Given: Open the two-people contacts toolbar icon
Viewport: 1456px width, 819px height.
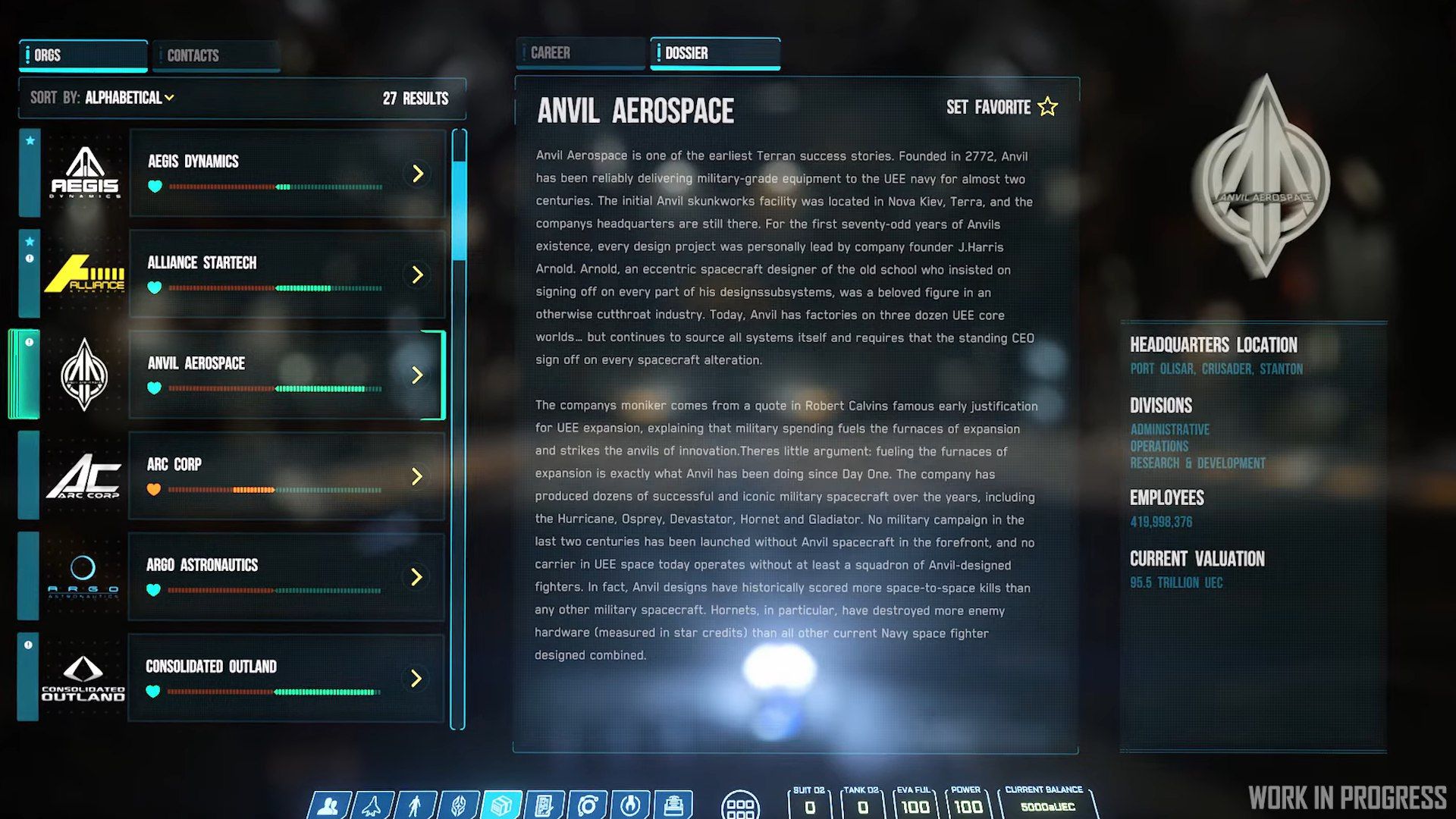Looking at the screenshot, I should tap(328, 805).
